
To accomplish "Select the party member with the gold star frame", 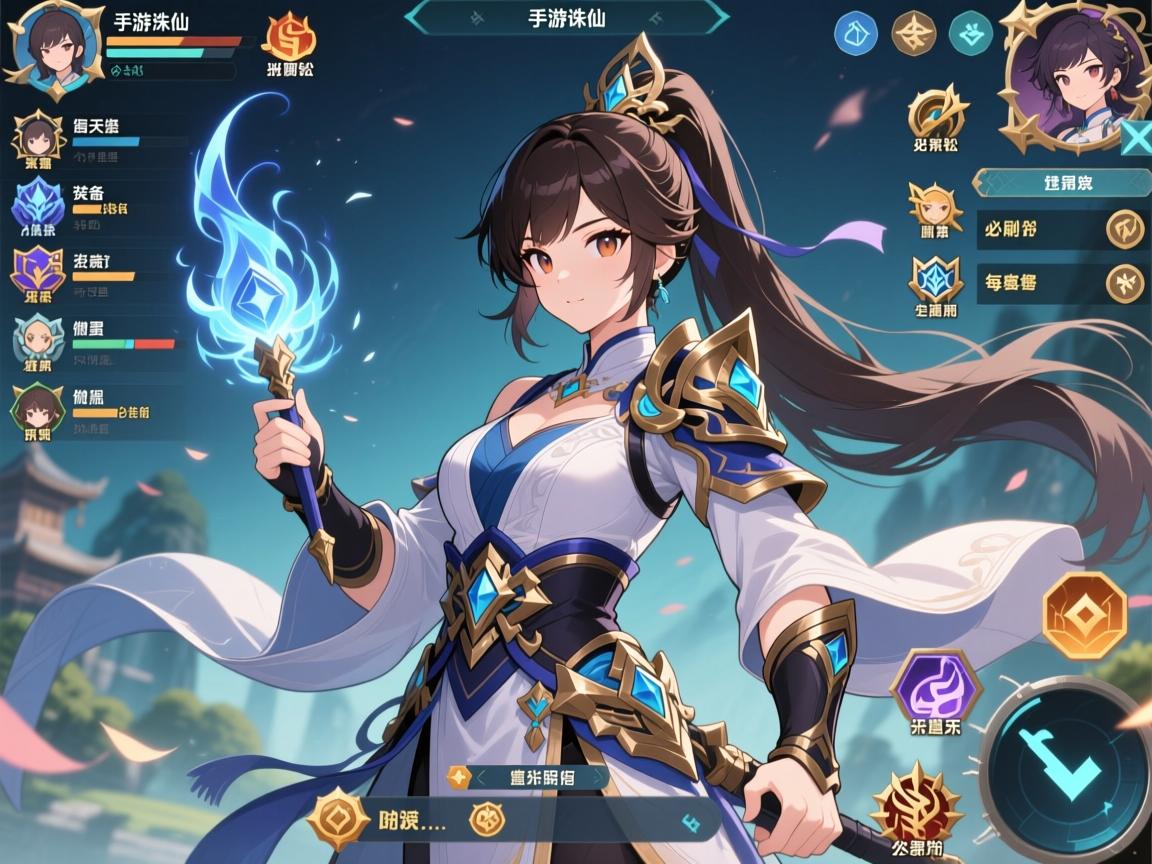I will pyautogui.click(x=39, y=137).
